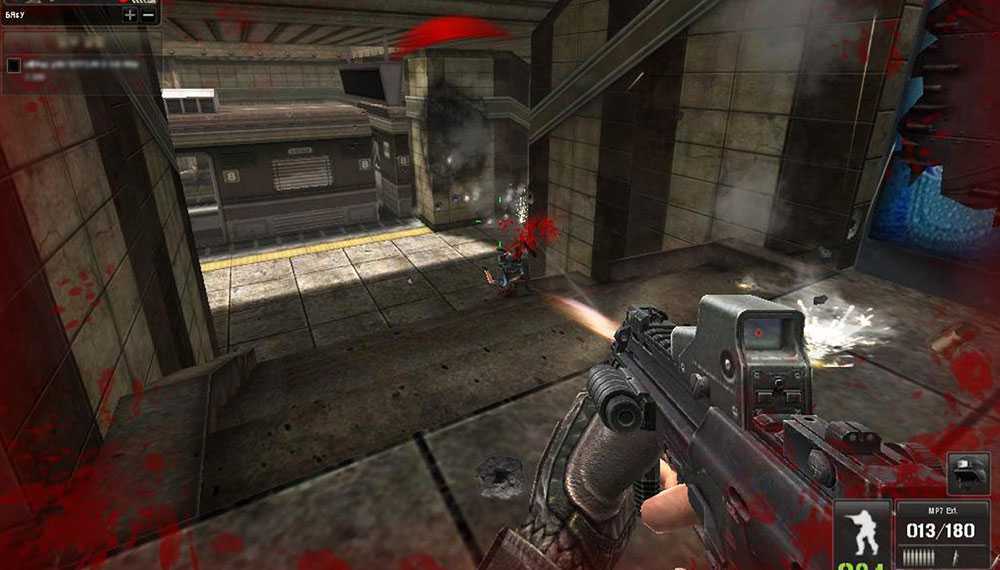Tick the checkbox in the objective panel
1000x570 pixels.
[13, 65]
